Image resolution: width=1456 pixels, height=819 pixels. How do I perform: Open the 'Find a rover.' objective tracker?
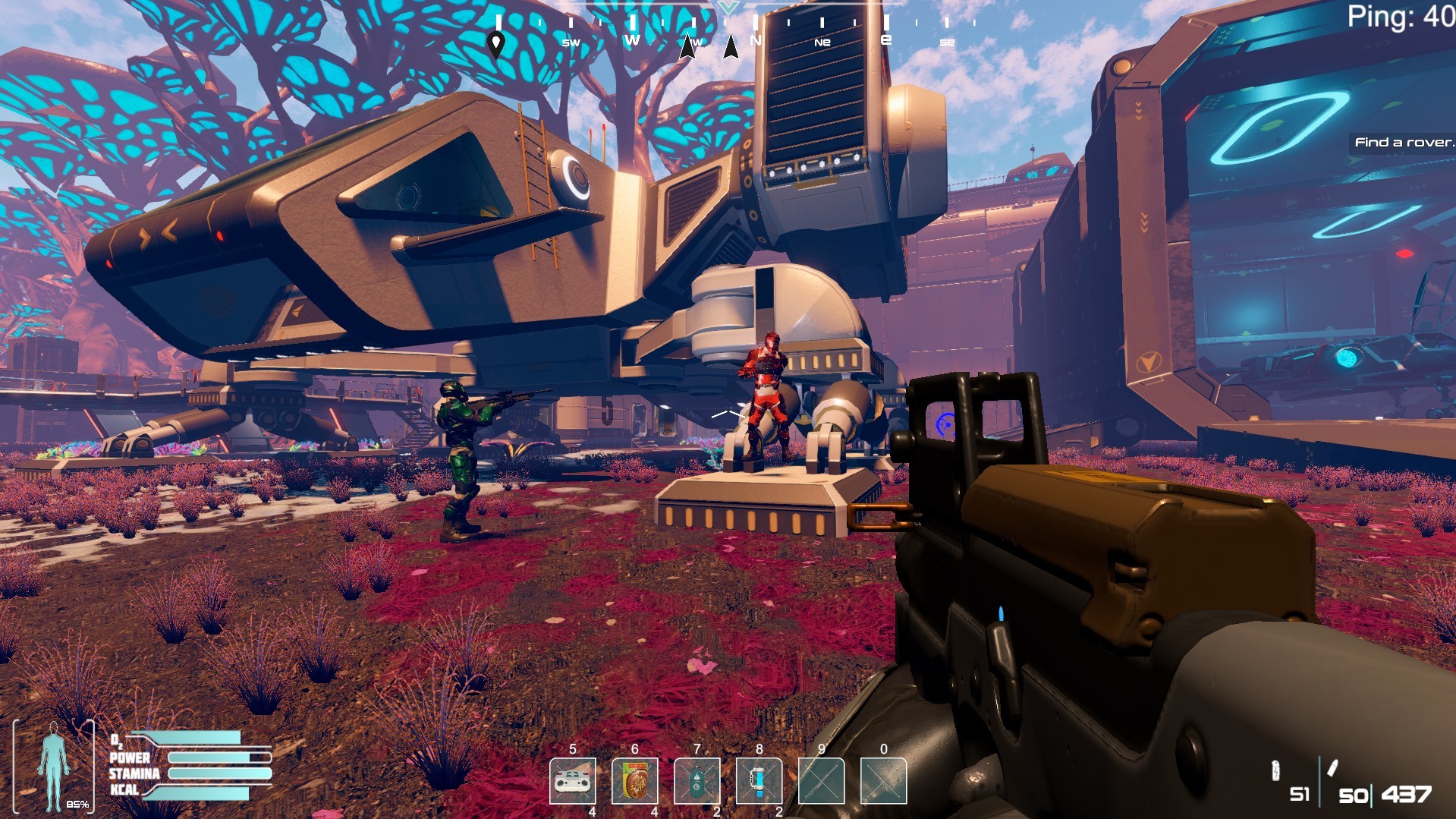point(1404,142)
